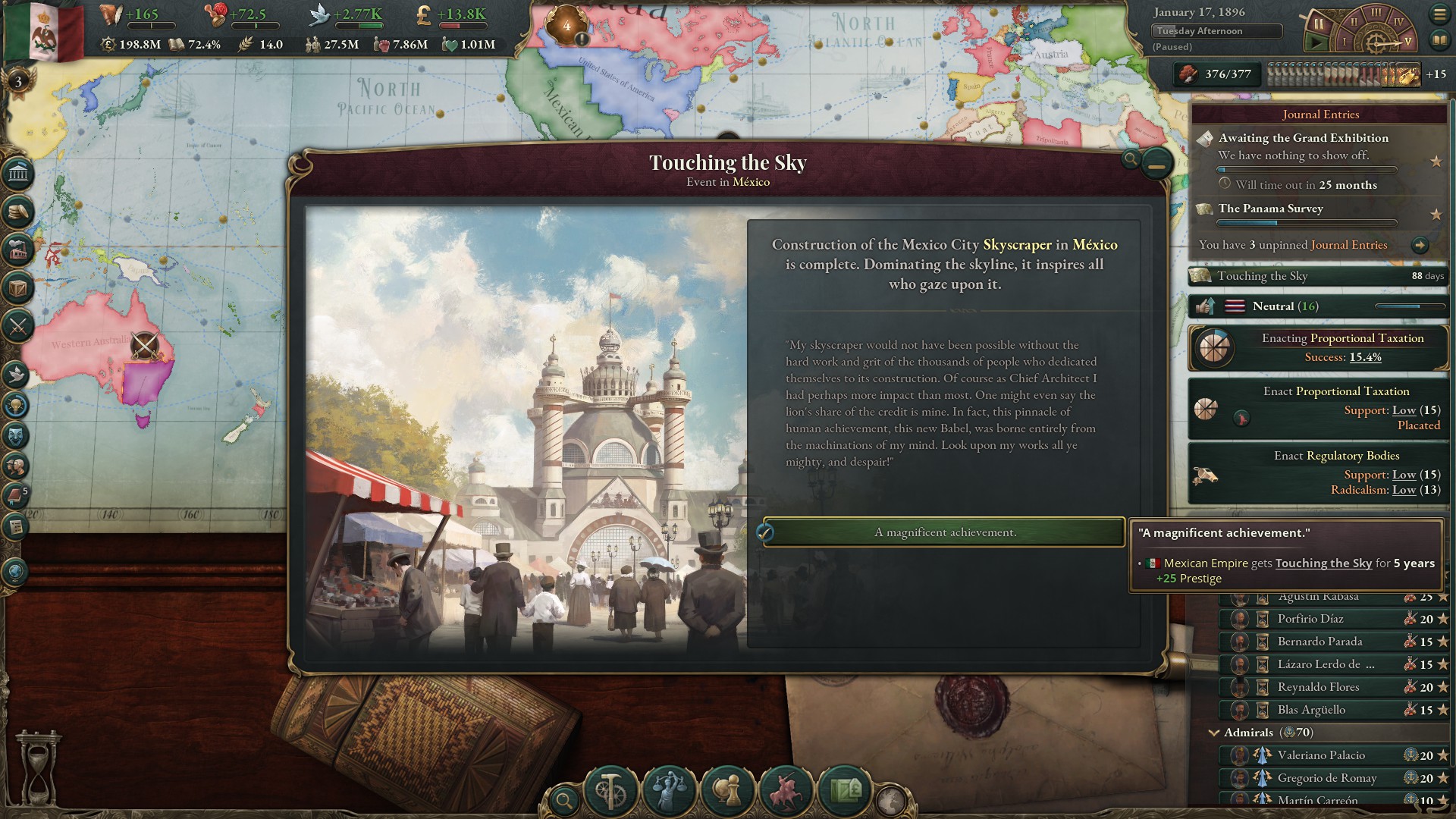Image resolution: width=1456 pixels, height=819 pixels.
Task: Select admiral Valeriano Palacio
Action: click(1320, 755)
